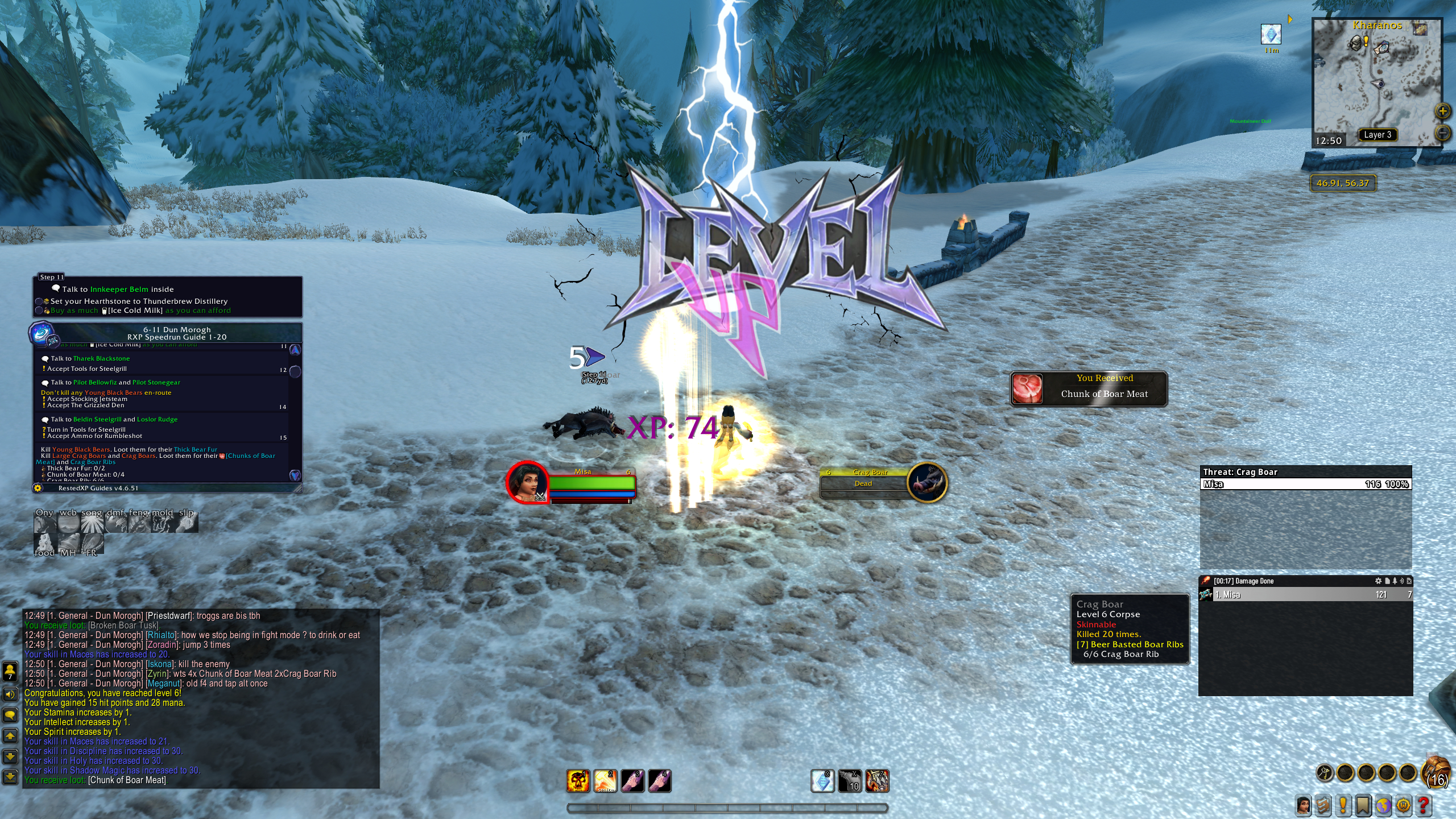Click the RestedXP guide settings gear
Screen dimensions: 1456x819
(38, 488)
